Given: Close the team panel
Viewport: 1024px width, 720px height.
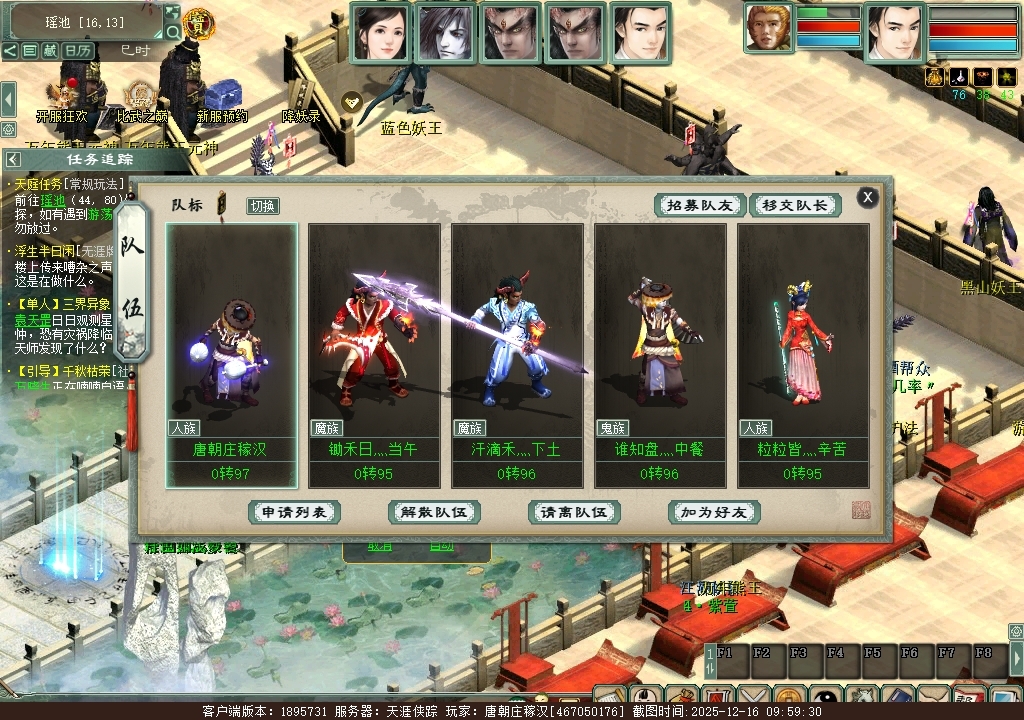Looking at the screenshot, I should coord(868,197).
